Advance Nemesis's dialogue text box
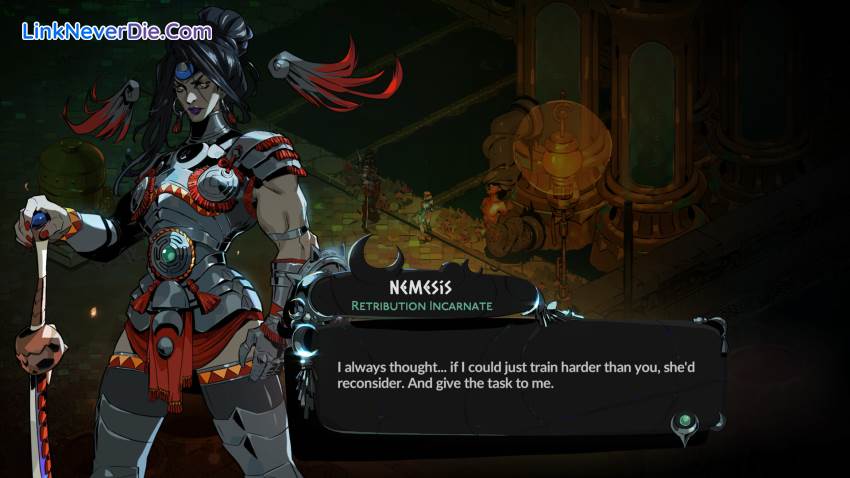Screen dimensions: 850x478 click(x=510, y=375)
